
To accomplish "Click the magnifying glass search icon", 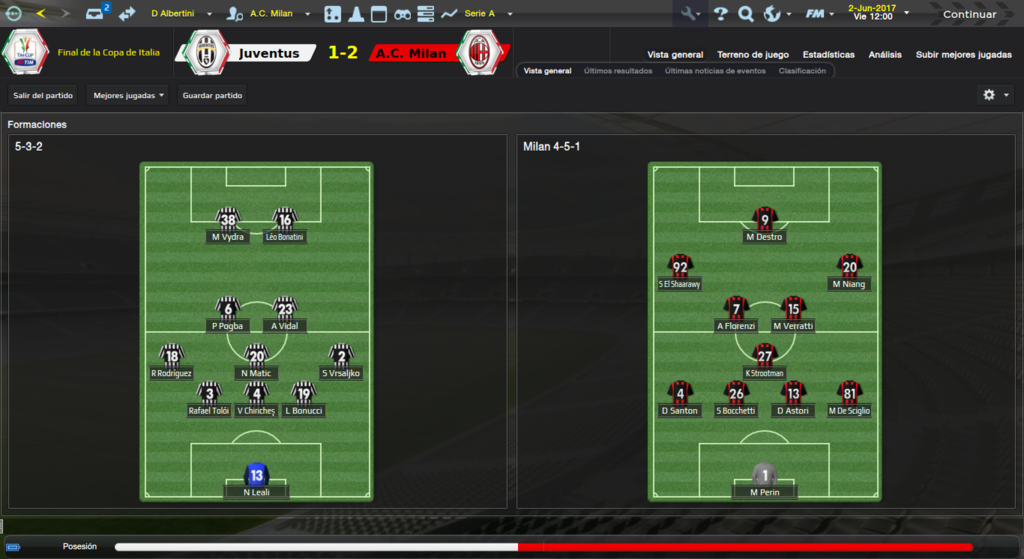I will click(x=746, y=14).
